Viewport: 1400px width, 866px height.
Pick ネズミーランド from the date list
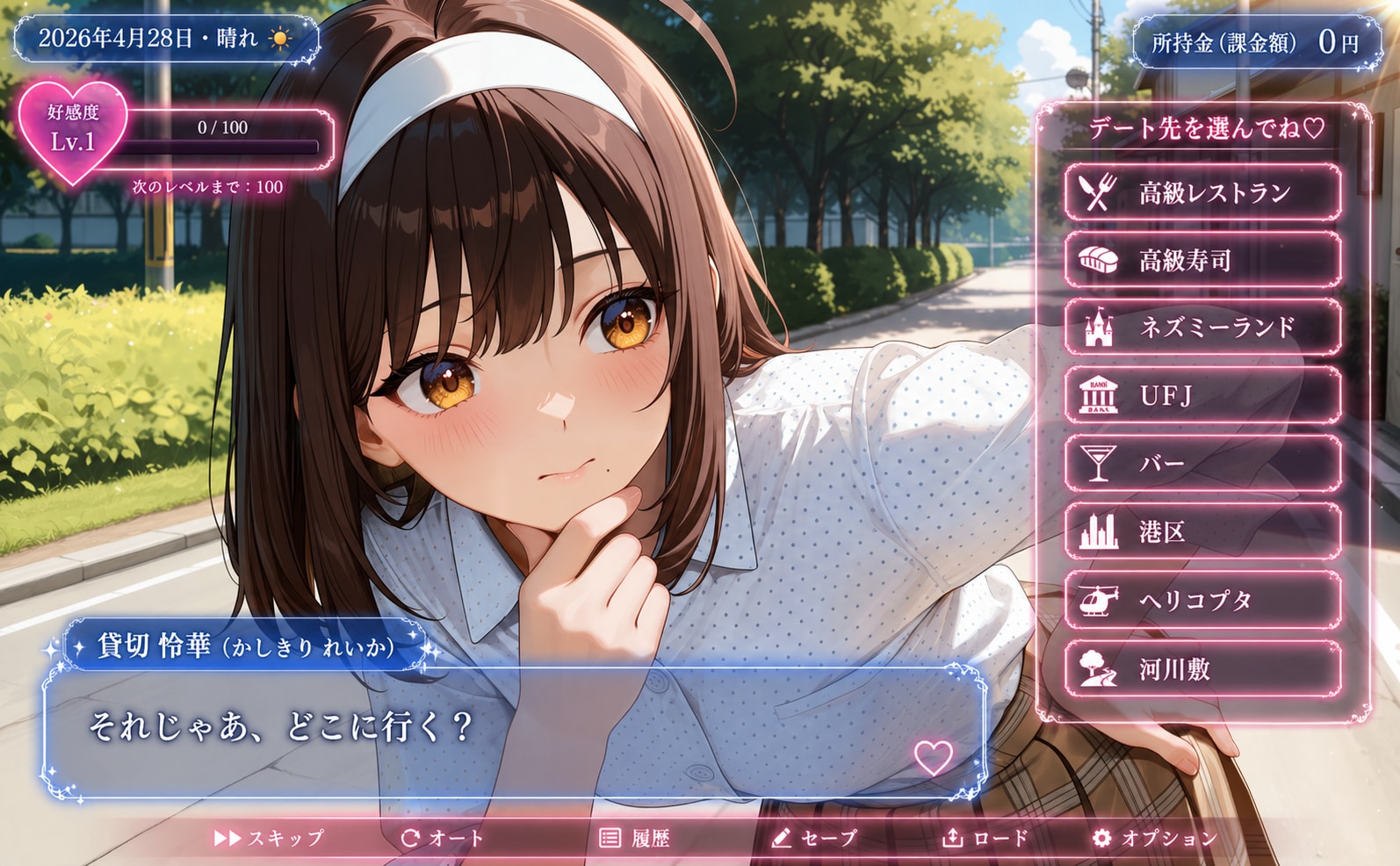point(1202,328)
